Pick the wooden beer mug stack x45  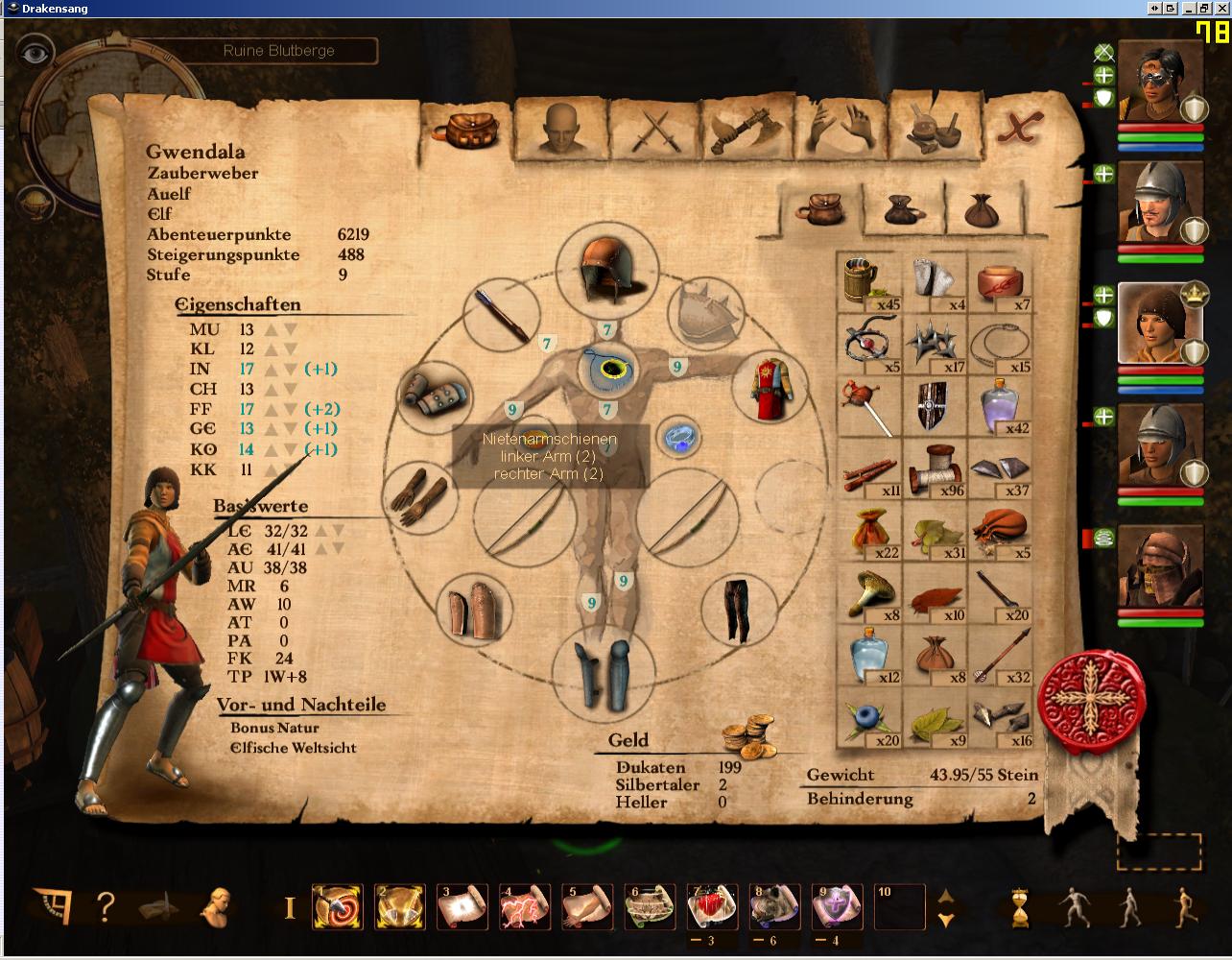pyautogui.click(x=868, y=283)
